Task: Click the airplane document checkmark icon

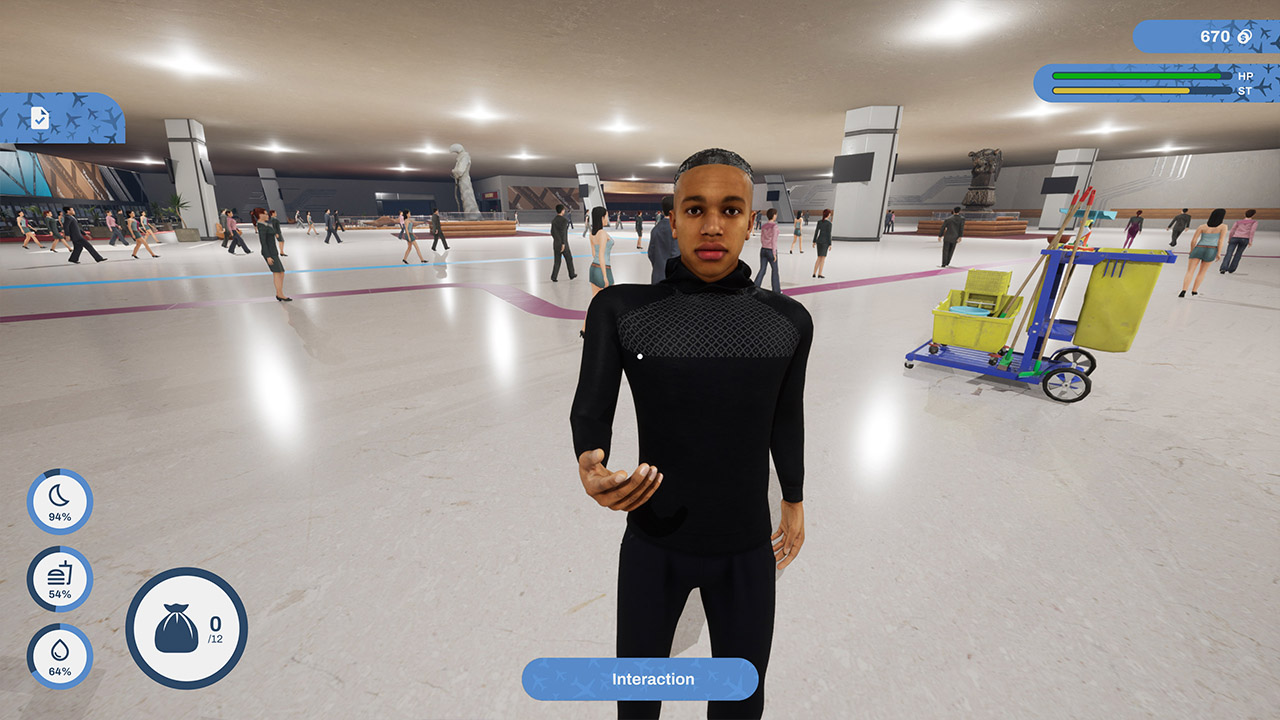Action: click(x=42, y=119)
